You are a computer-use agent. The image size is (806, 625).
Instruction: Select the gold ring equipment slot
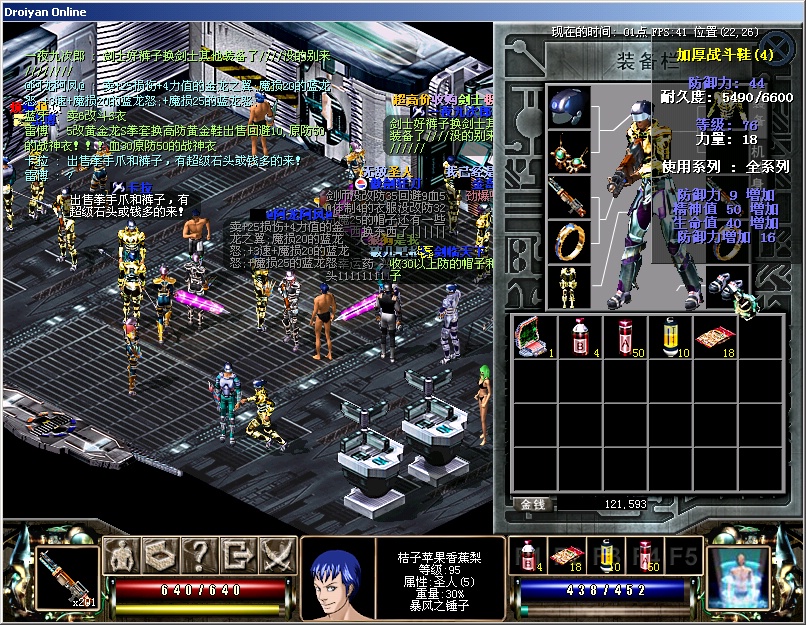tap(568, 241)
